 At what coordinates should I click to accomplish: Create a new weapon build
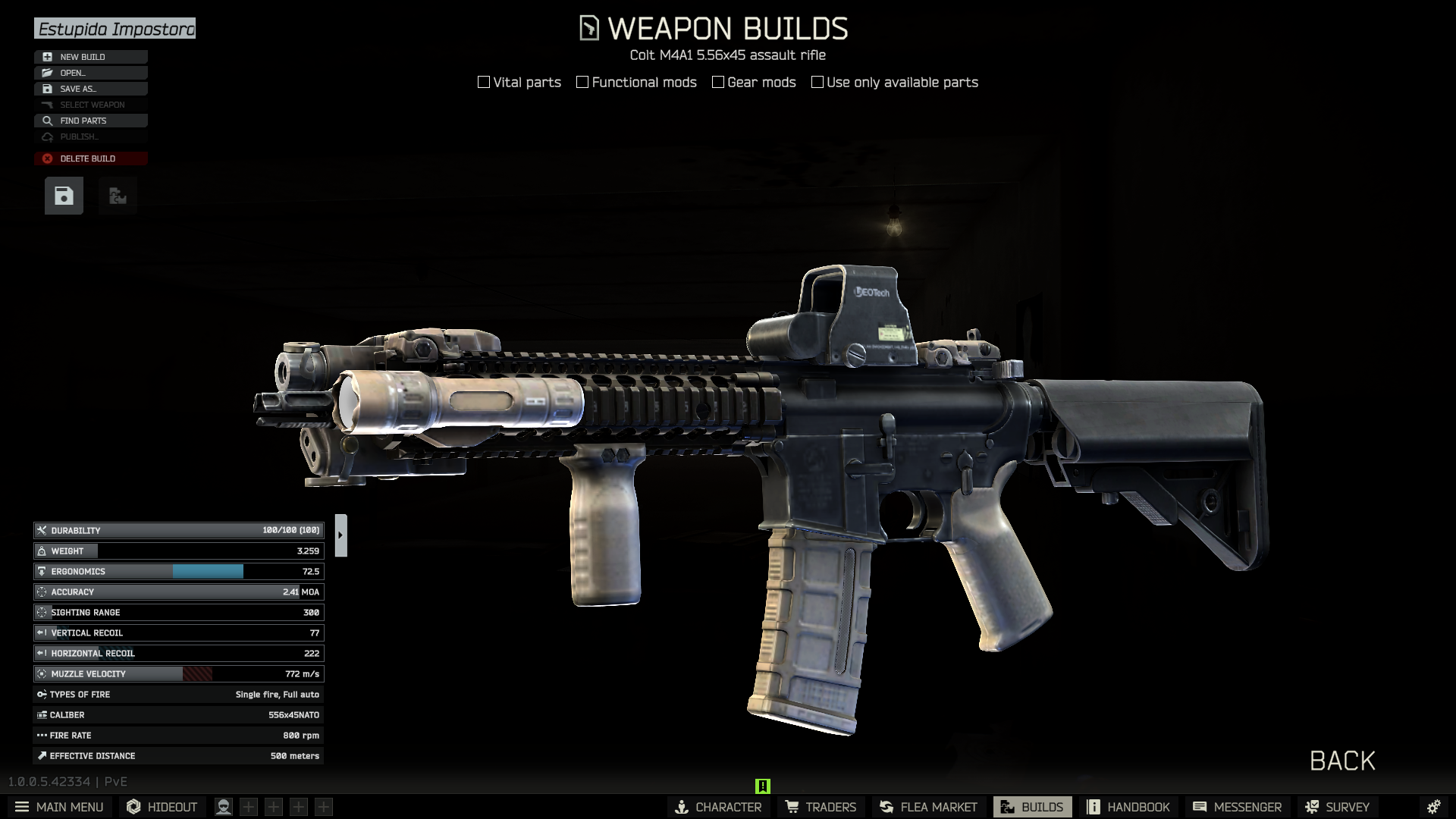click(x=90, y=57)
